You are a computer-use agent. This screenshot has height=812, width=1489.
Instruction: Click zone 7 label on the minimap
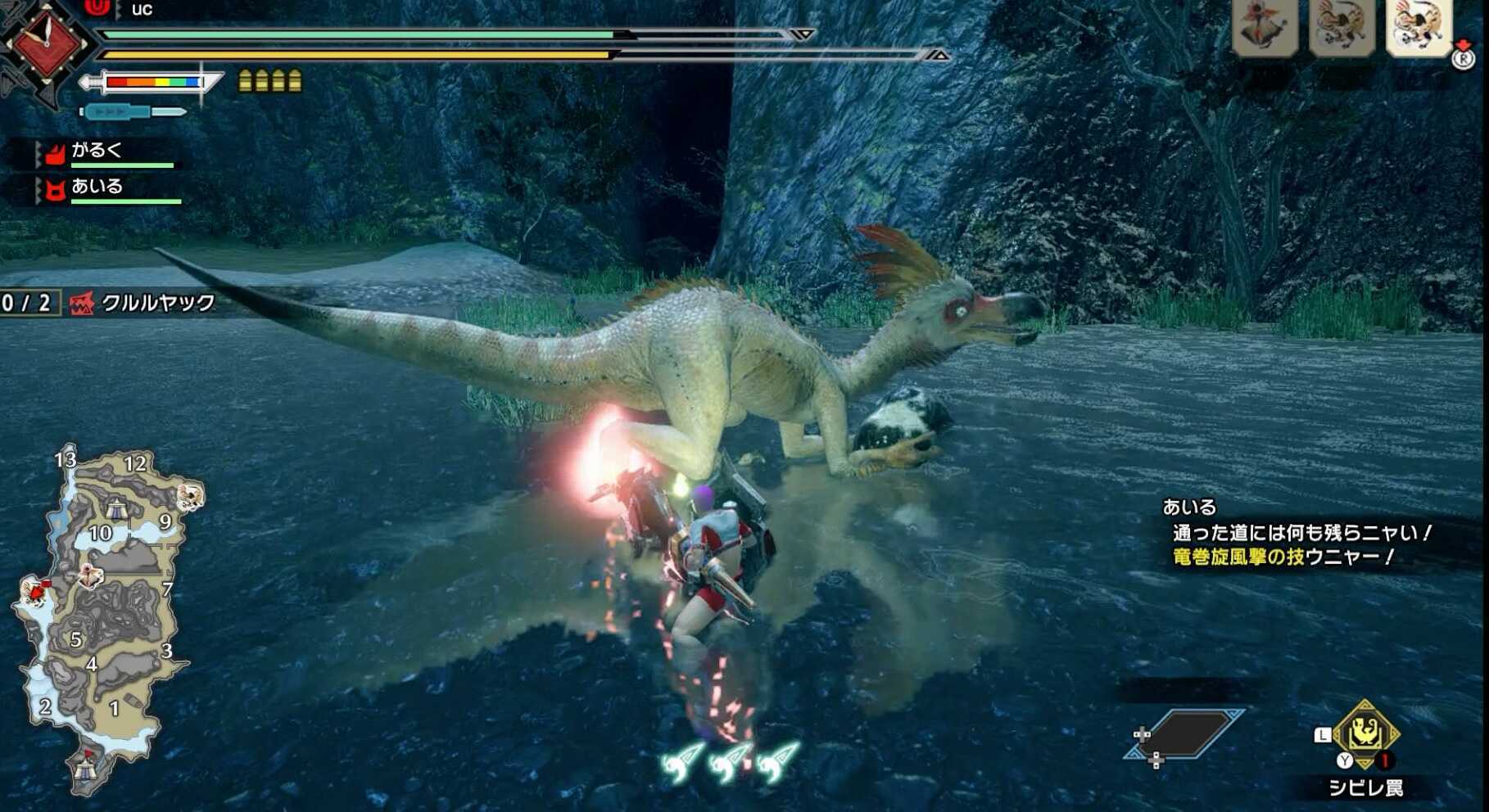(166, 588)
